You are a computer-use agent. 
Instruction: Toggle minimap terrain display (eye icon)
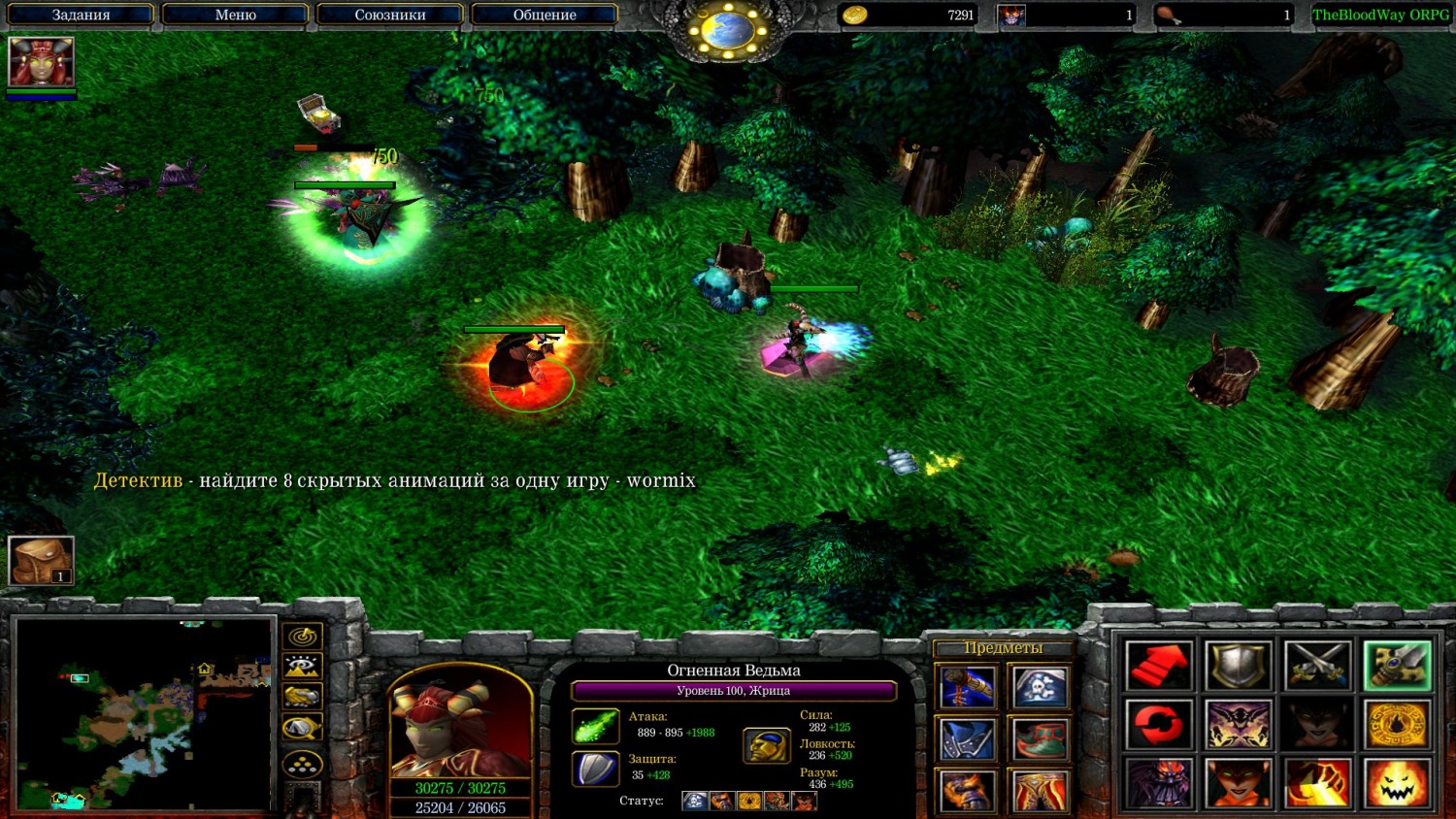pos(303,667)
